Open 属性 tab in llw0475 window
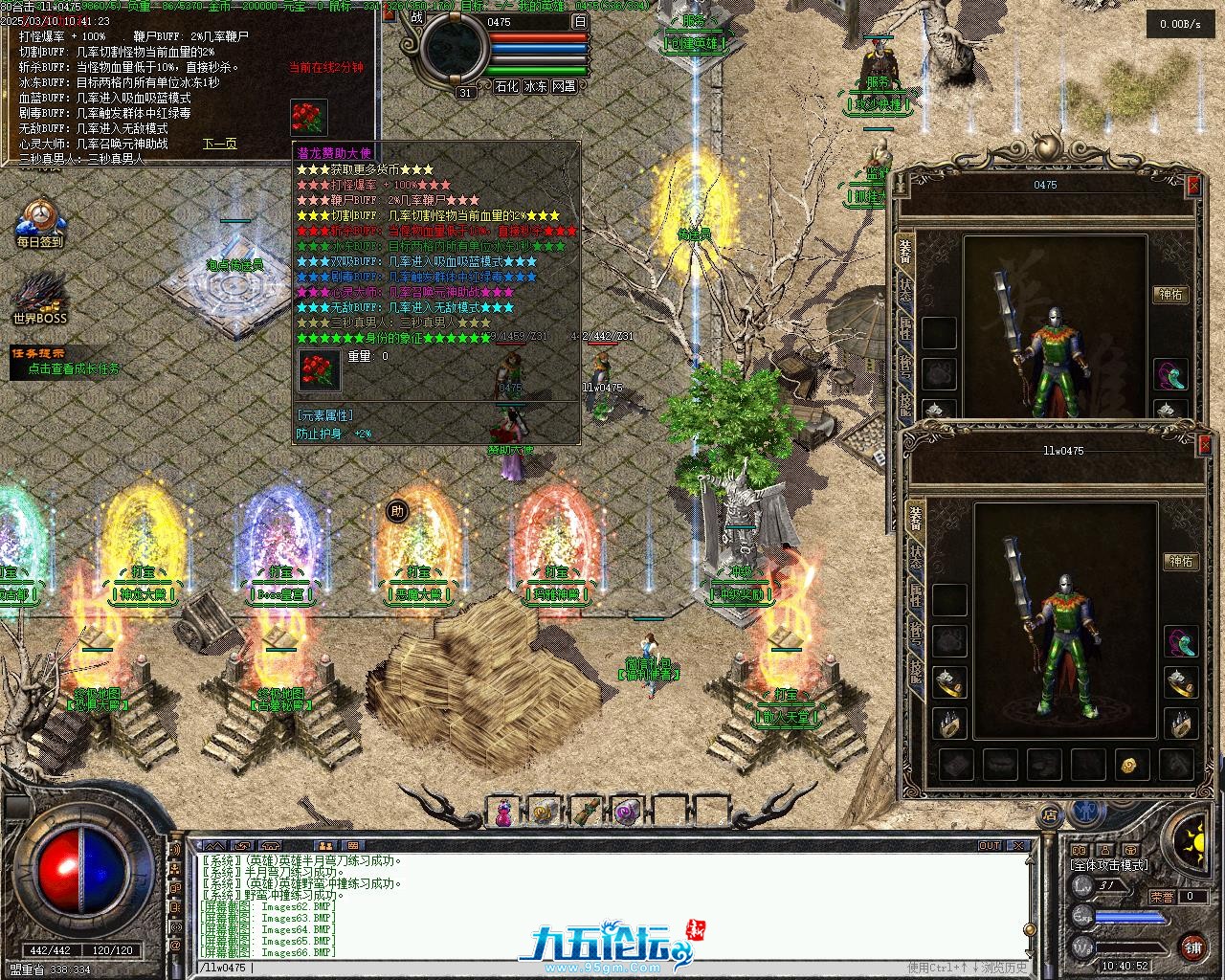The image size is (1225, 980). [x=916, y=596]
